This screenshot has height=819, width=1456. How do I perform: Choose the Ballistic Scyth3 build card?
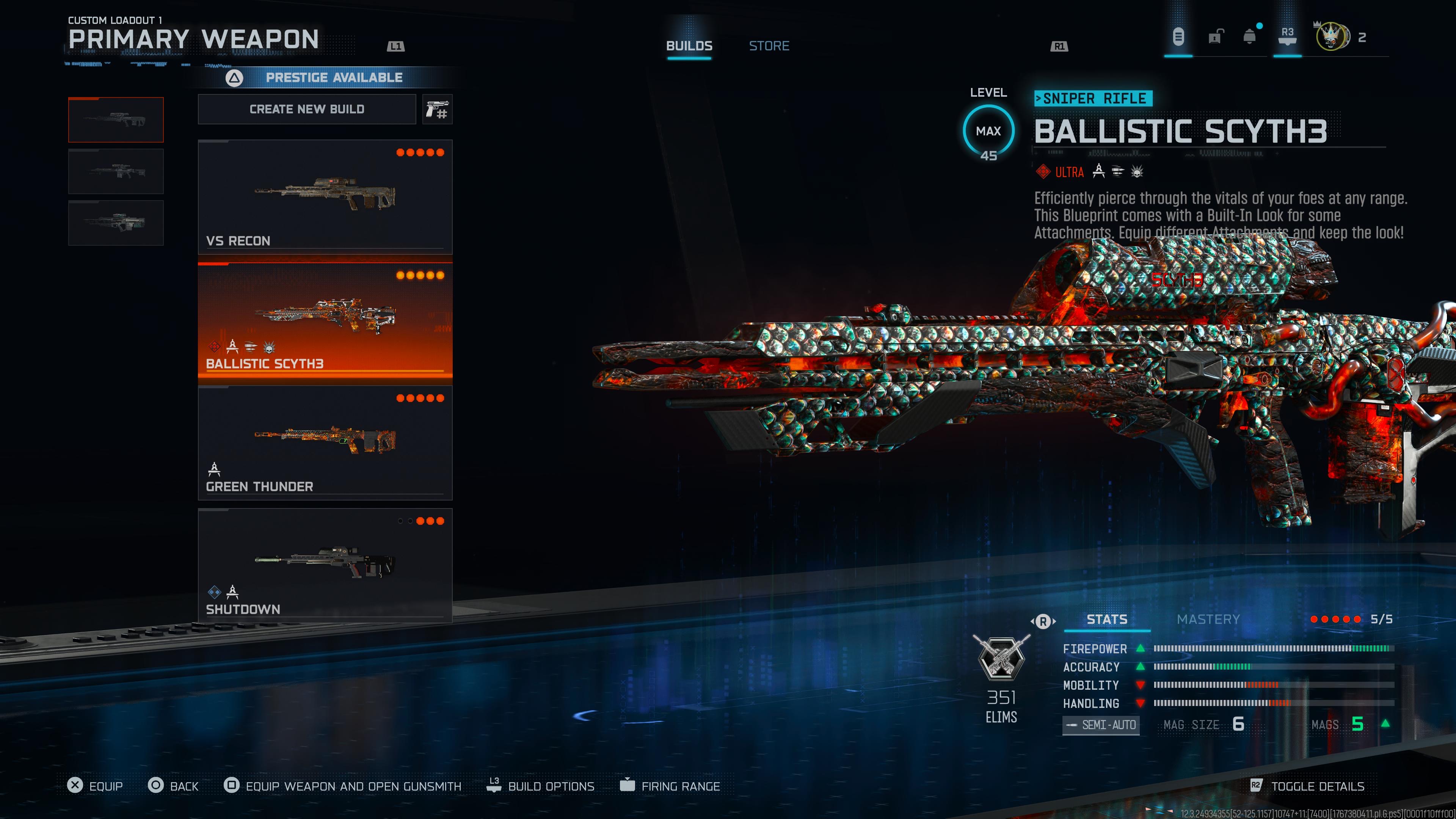coord(325,319)
